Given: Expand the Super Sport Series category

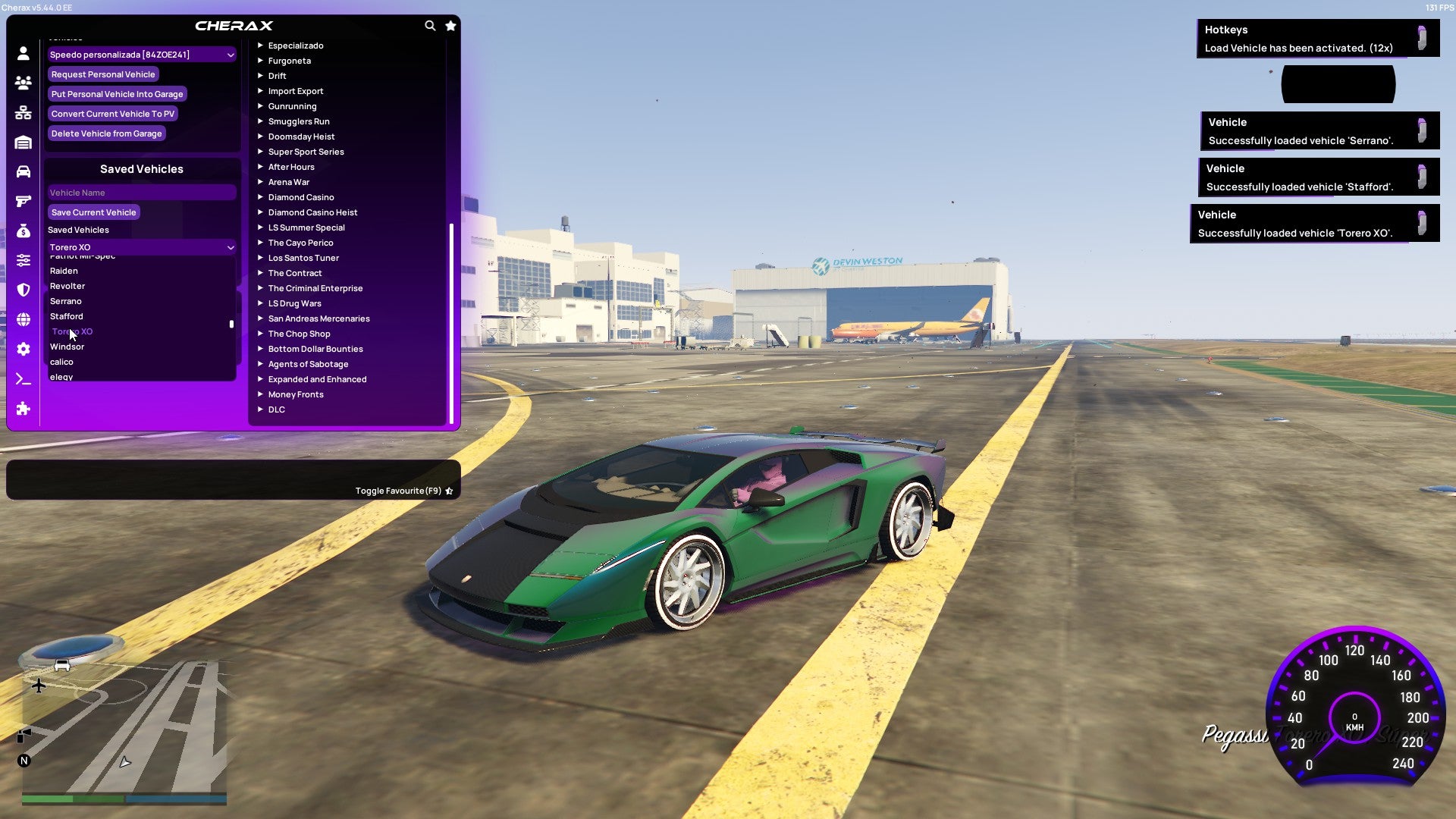Looking at the screenshot, I should tap(306, 152).
